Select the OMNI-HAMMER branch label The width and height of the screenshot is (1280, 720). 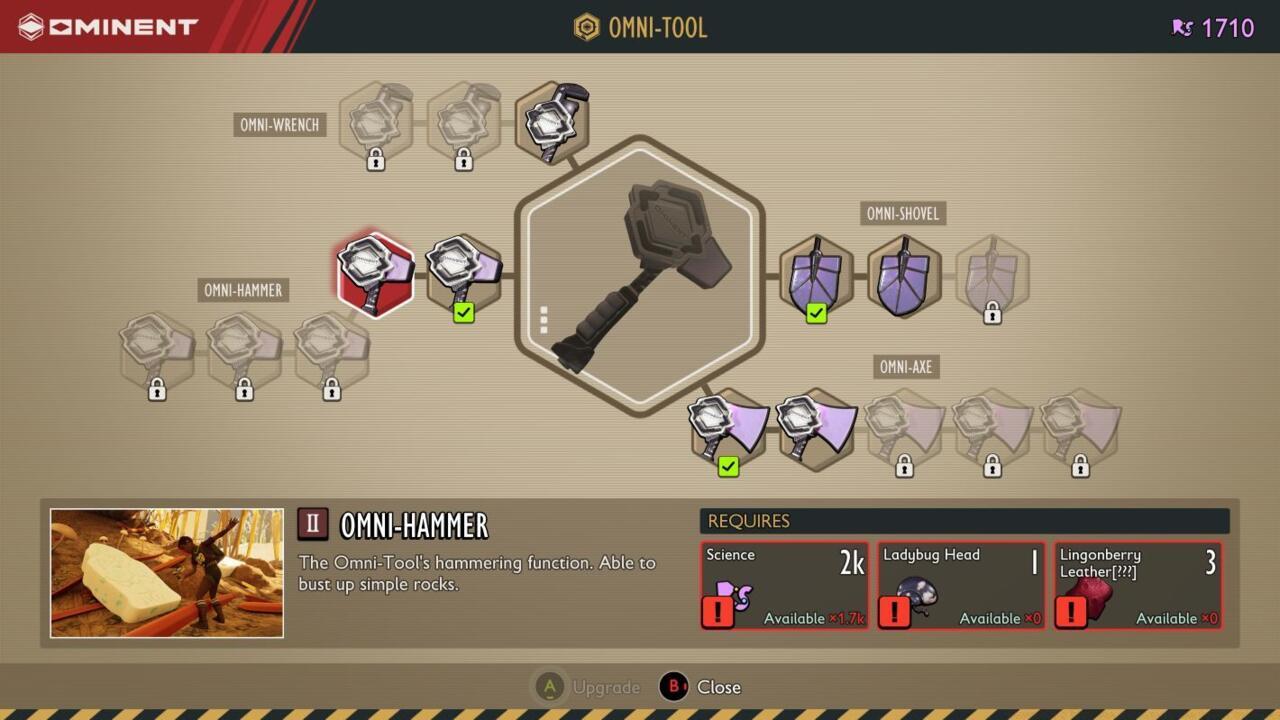click(x=242, y=289)
